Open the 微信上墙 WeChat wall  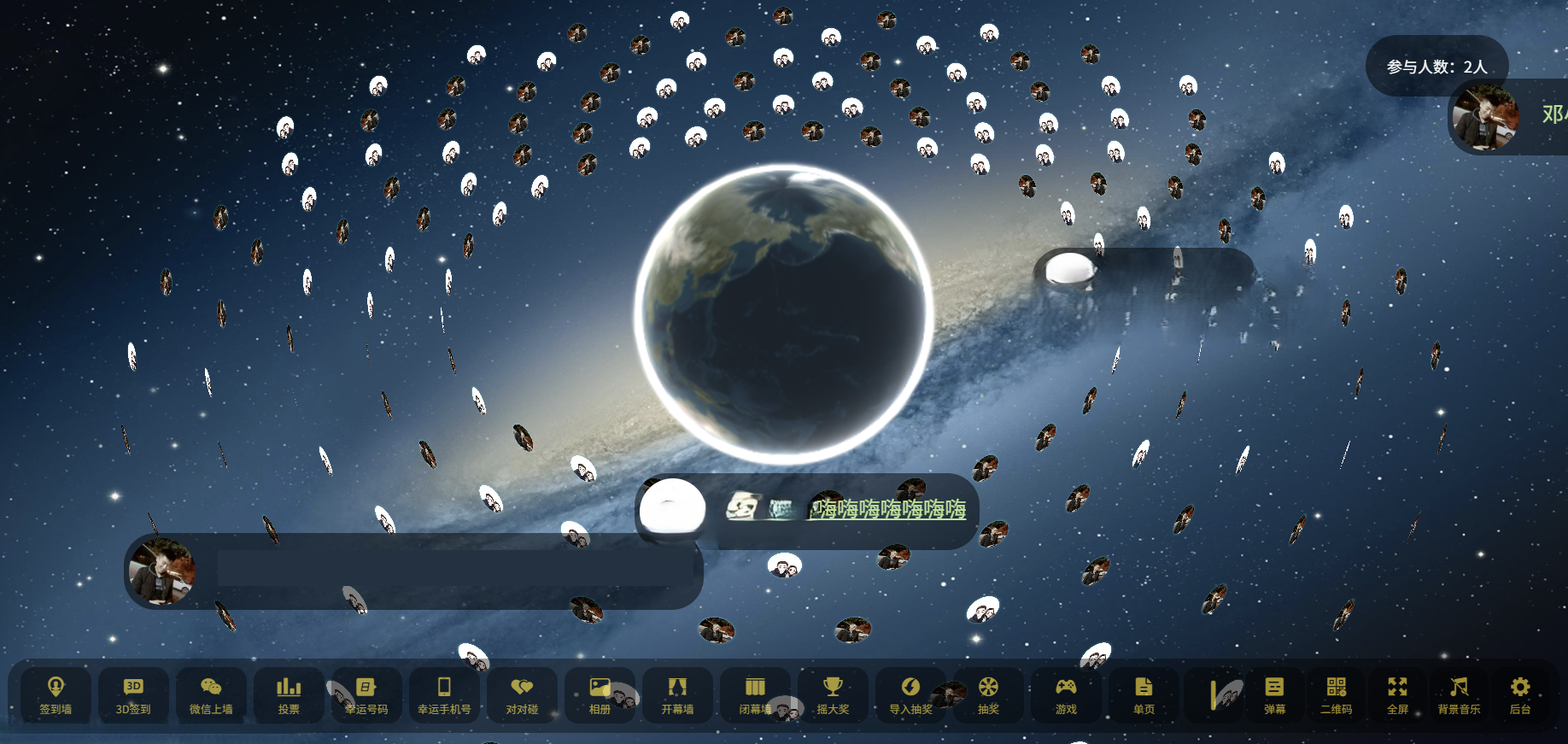coord(211,694)
